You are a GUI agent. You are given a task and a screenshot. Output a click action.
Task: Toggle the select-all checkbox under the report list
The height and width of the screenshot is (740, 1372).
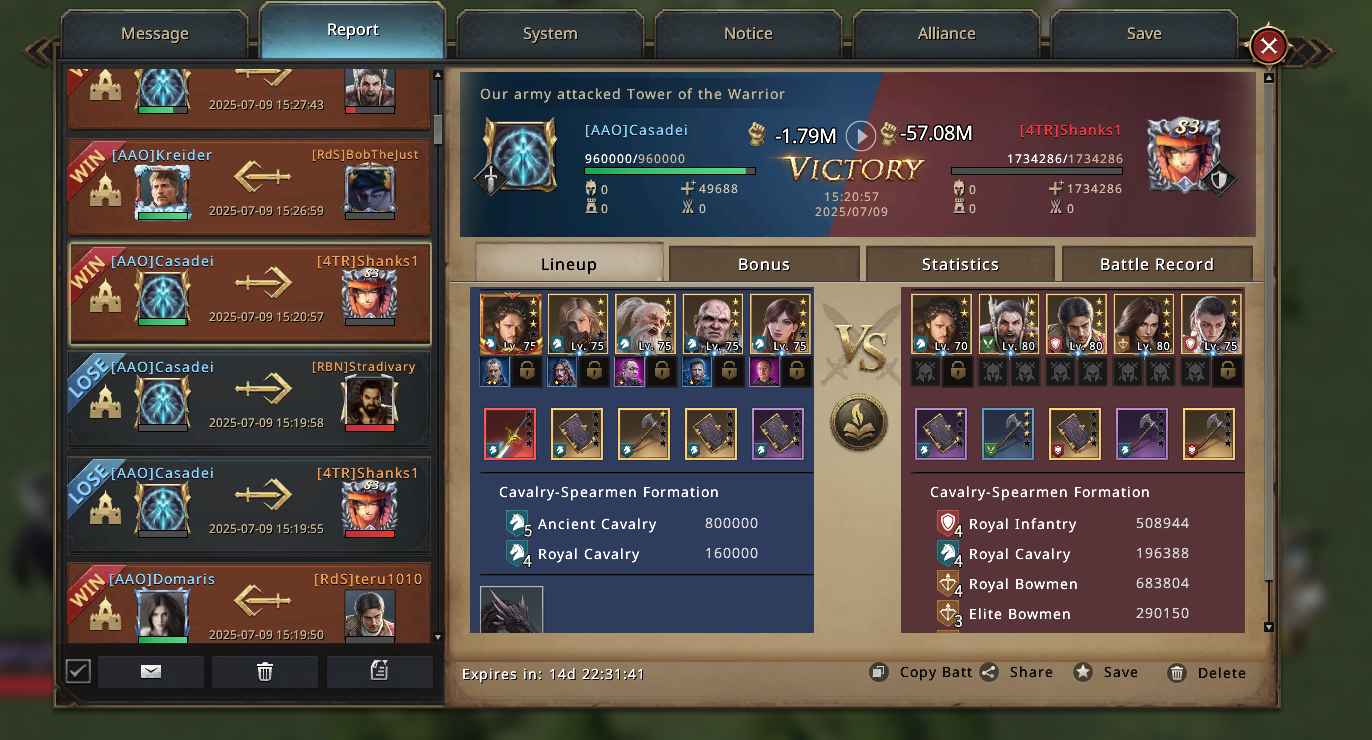point(78,671)
